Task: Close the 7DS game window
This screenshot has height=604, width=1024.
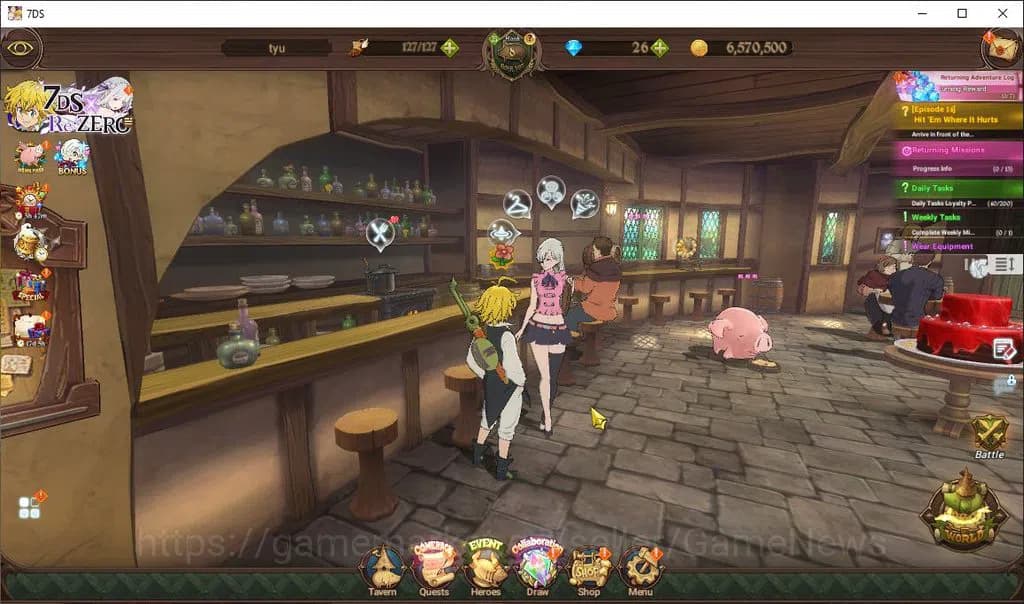Action: point(1002,13)
